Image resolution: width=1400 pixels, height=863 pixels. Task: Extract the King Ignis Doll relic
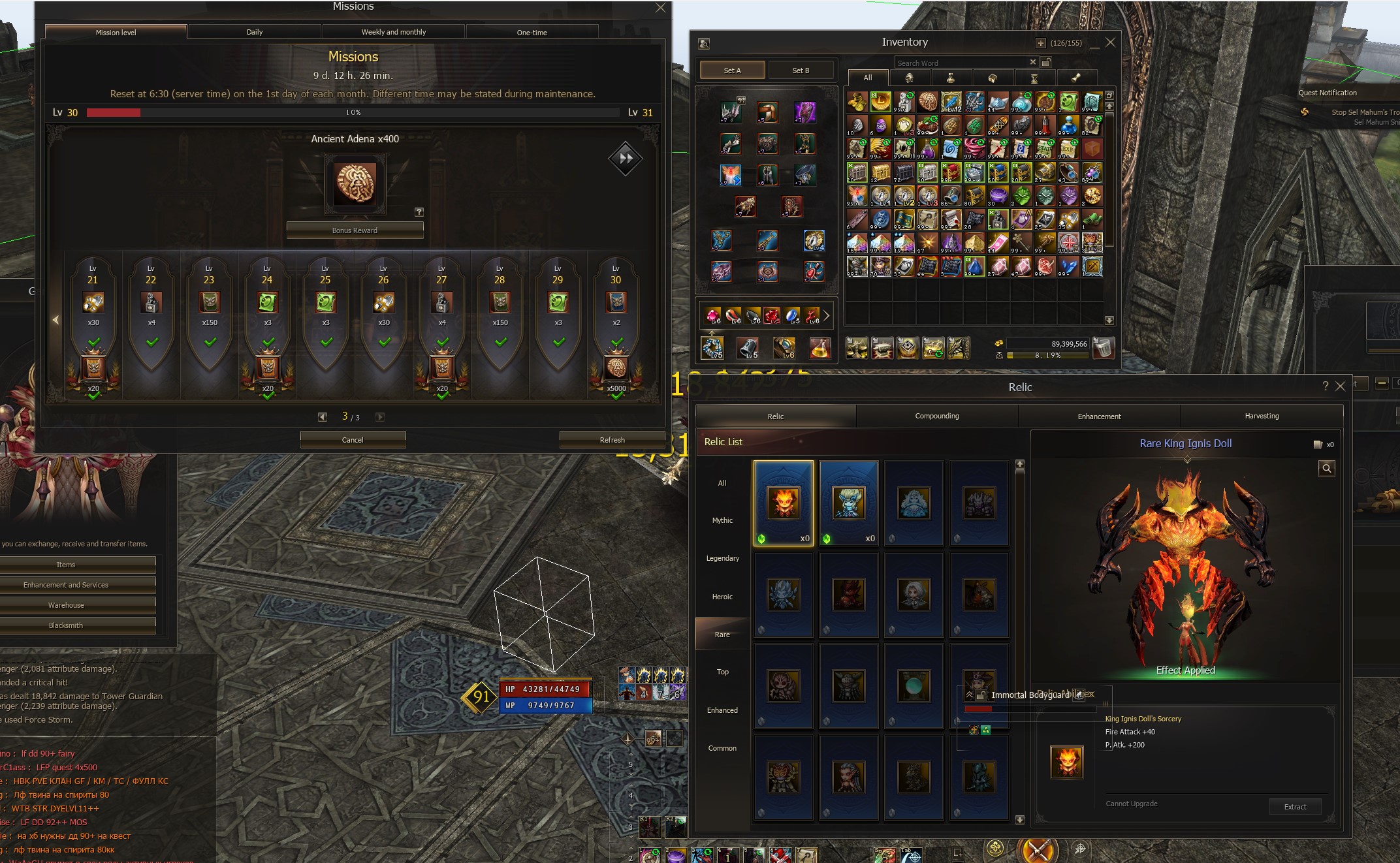click(x=1295, y=807)
